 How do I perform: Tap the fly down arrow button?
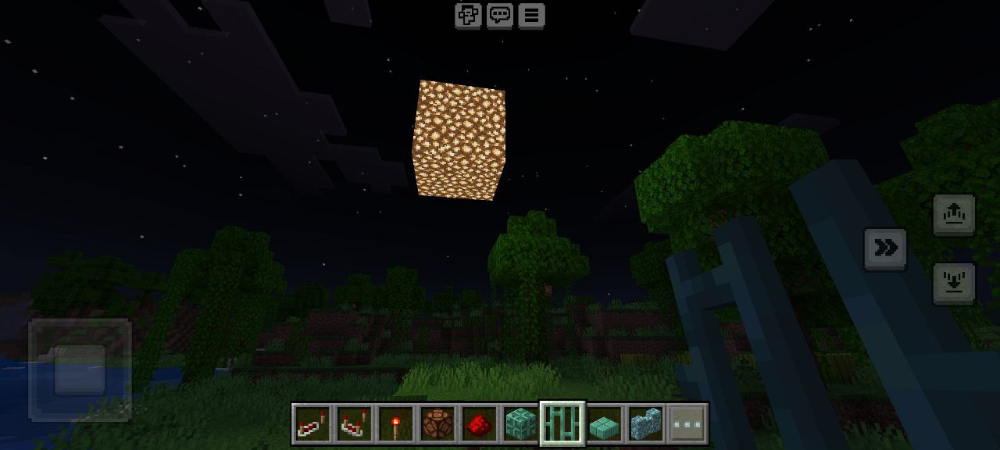click(x=953, y=283)
